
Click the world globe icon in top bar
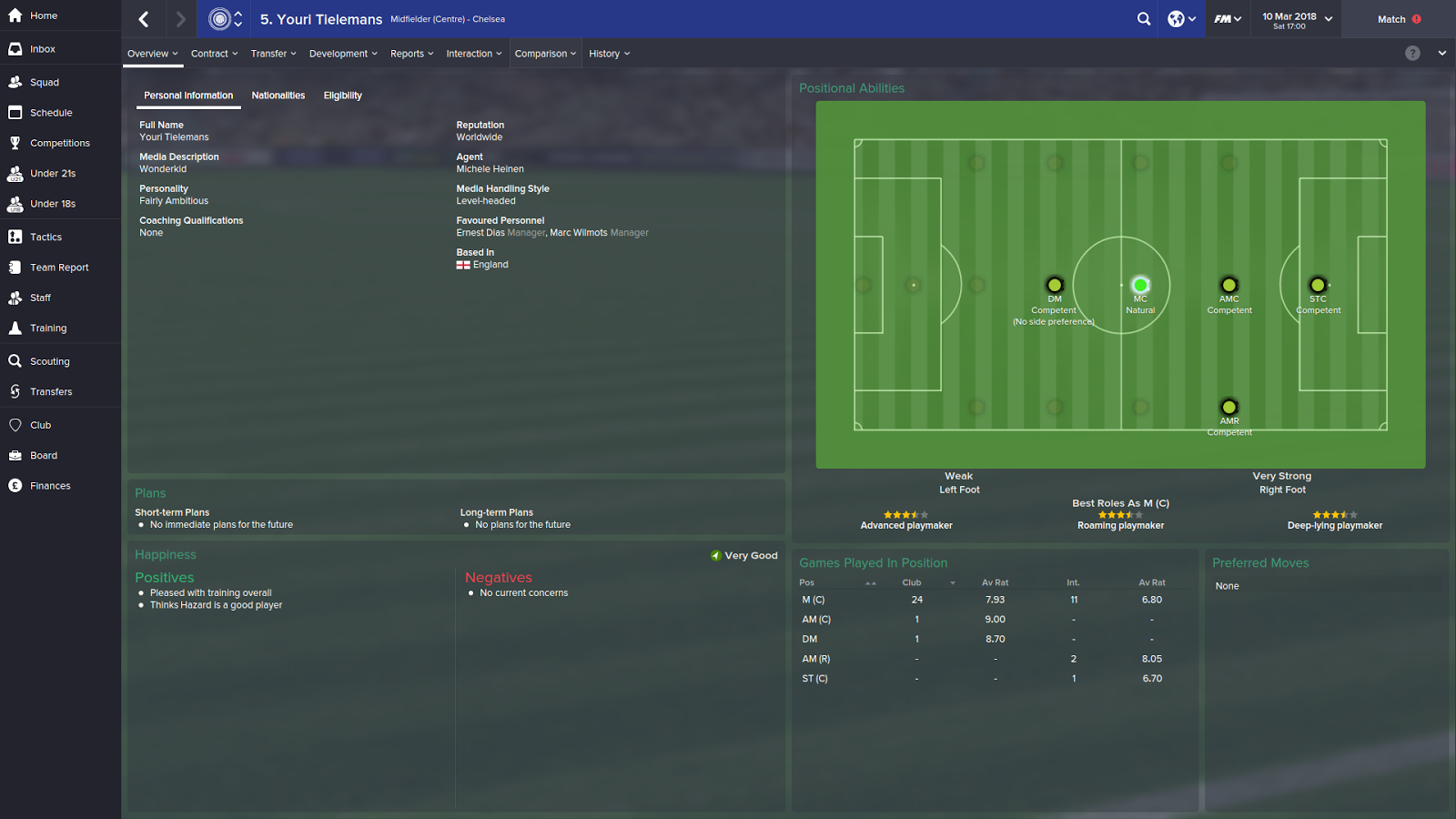coord(1175,18)
